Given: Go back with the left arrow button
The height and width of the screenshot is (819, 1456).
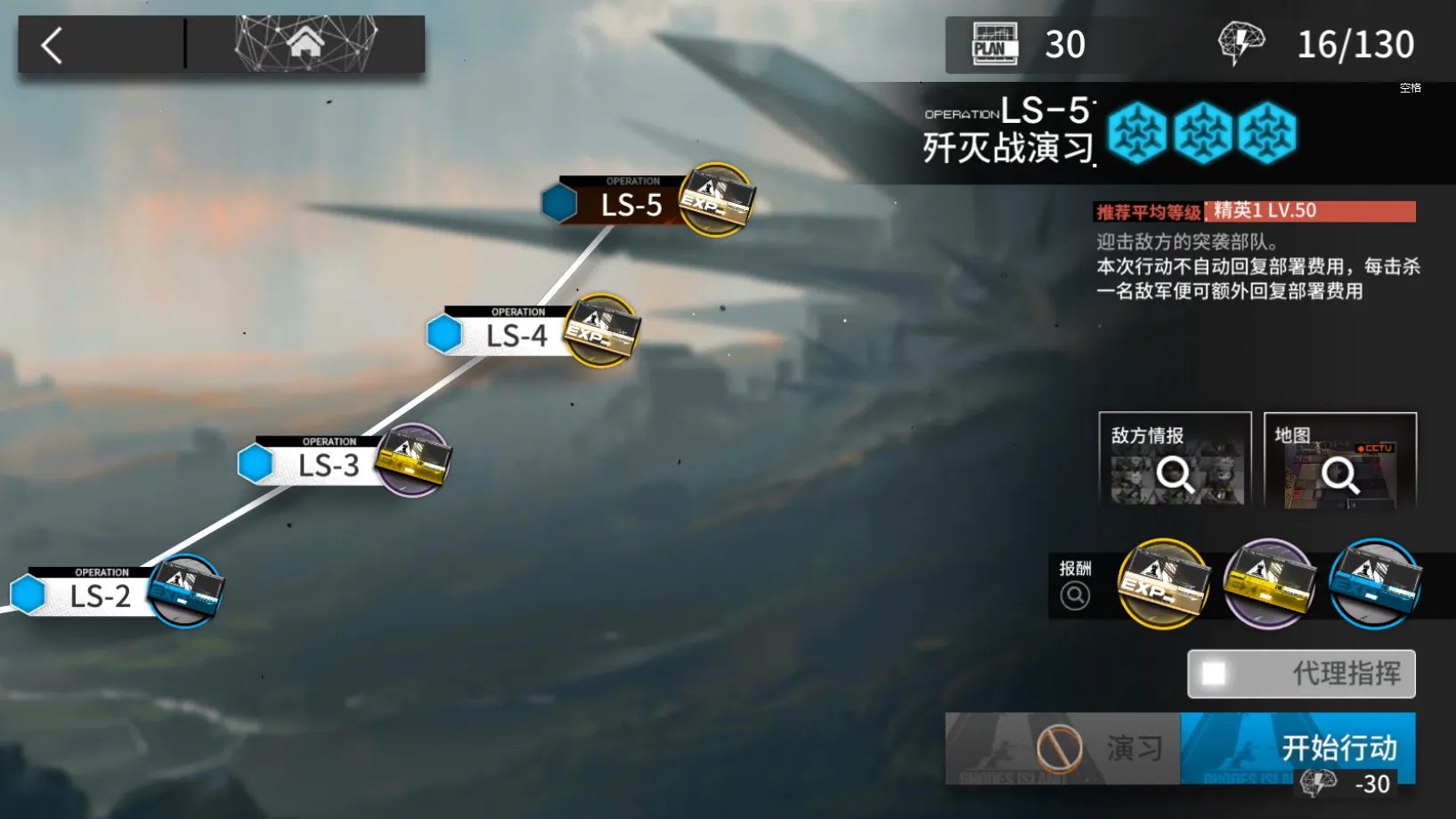Looking at the screenshot, I should click(x=53, y=45).
